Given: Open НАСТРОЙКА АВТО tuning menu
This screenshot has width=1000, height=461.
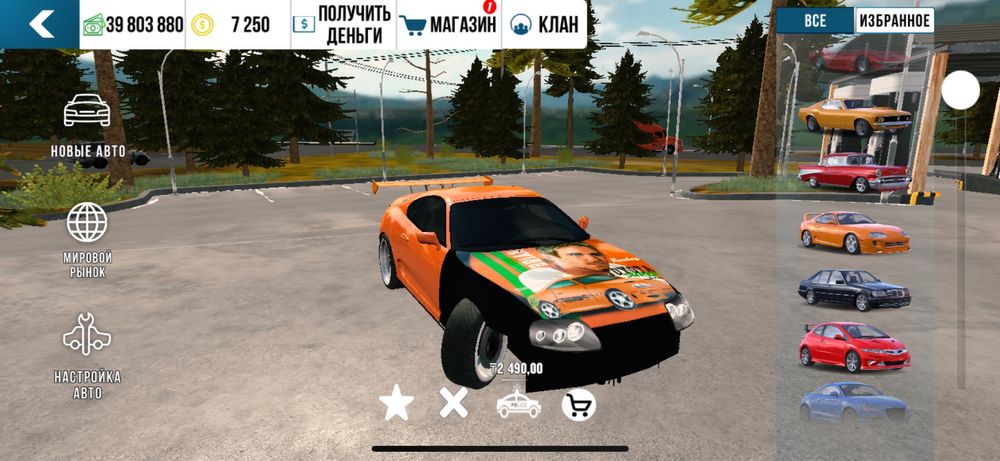Looking at the screenshot, I should pos(87,356).
